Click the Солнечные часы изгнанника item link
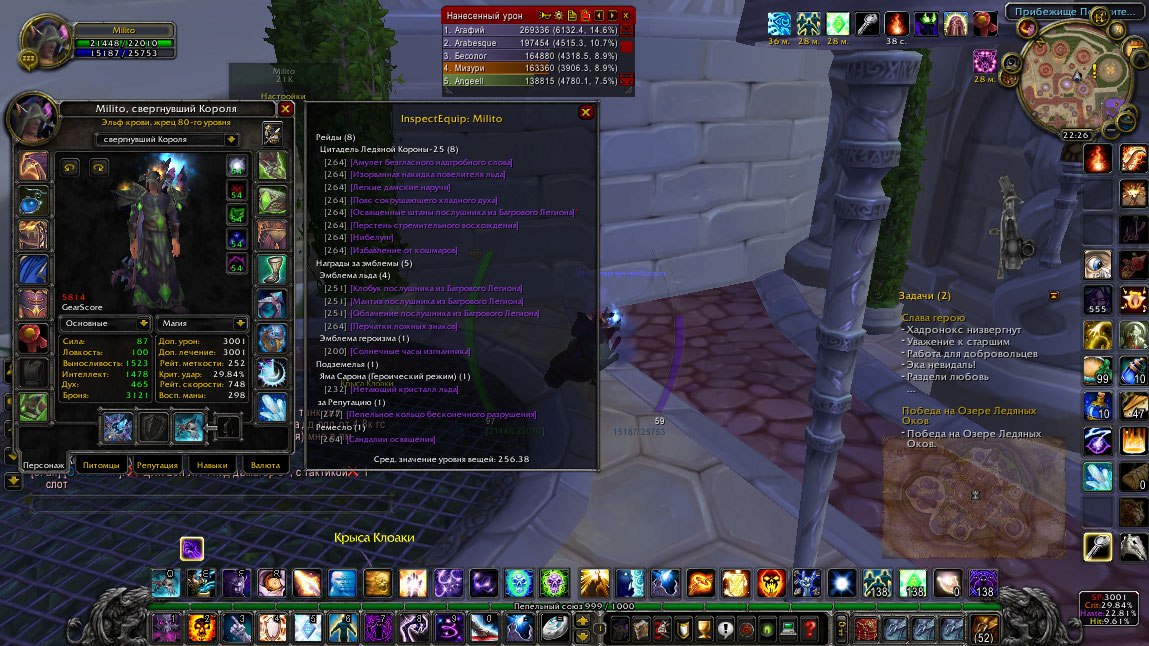 pos(410,351)
